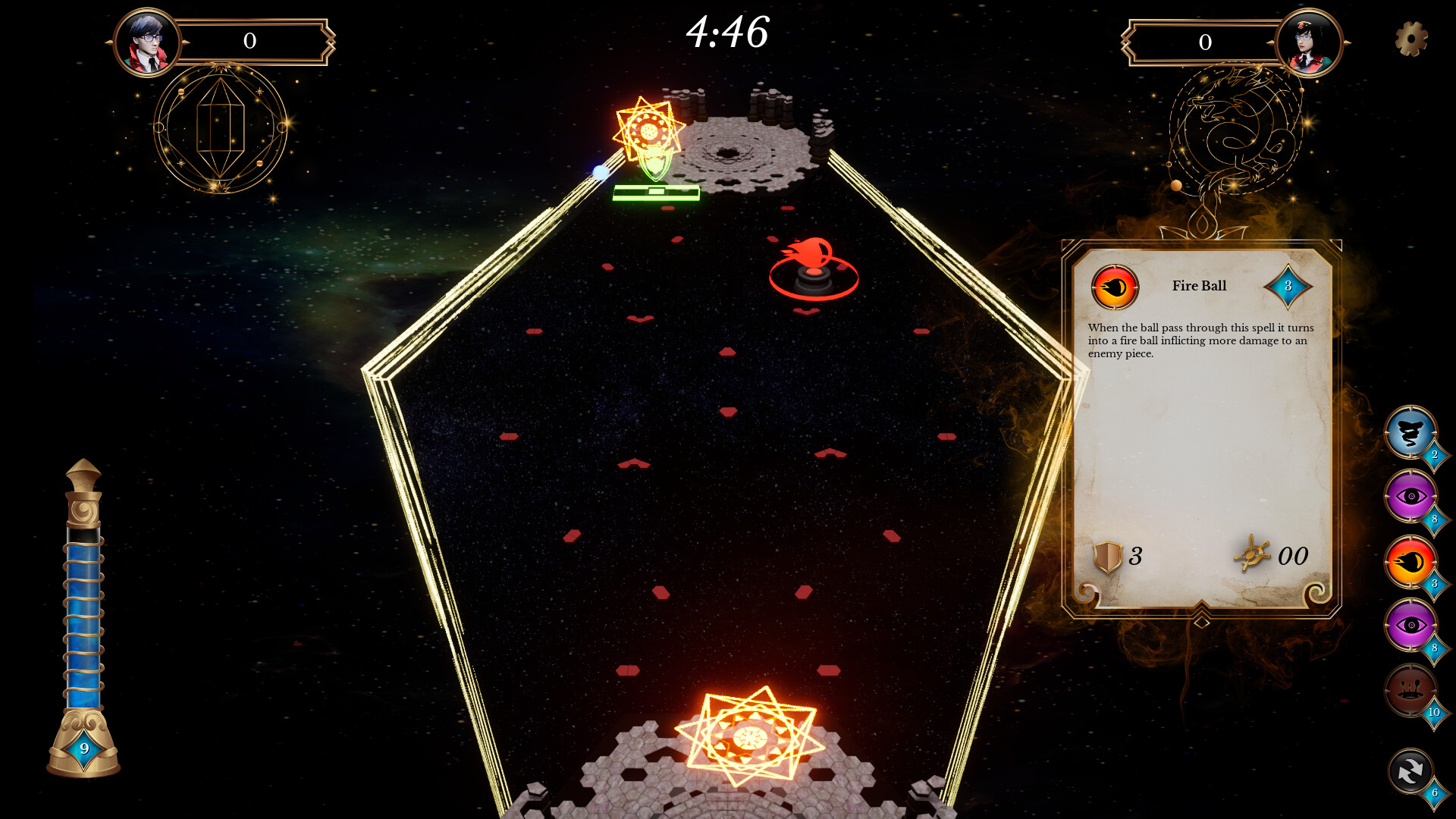Click the gold shield icon on the card
Image resolution: width=1456 pixels, height=819 pixels.
1108,555
